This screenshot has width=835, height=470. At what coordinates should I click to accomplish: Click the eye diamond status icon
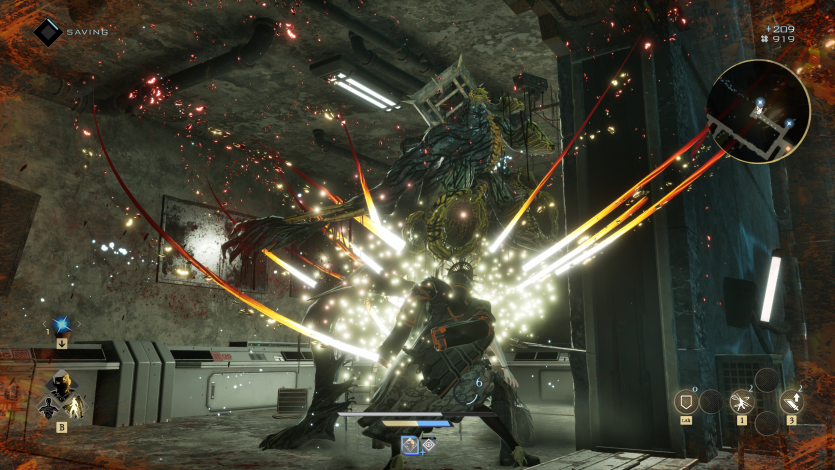click(428, 444)
